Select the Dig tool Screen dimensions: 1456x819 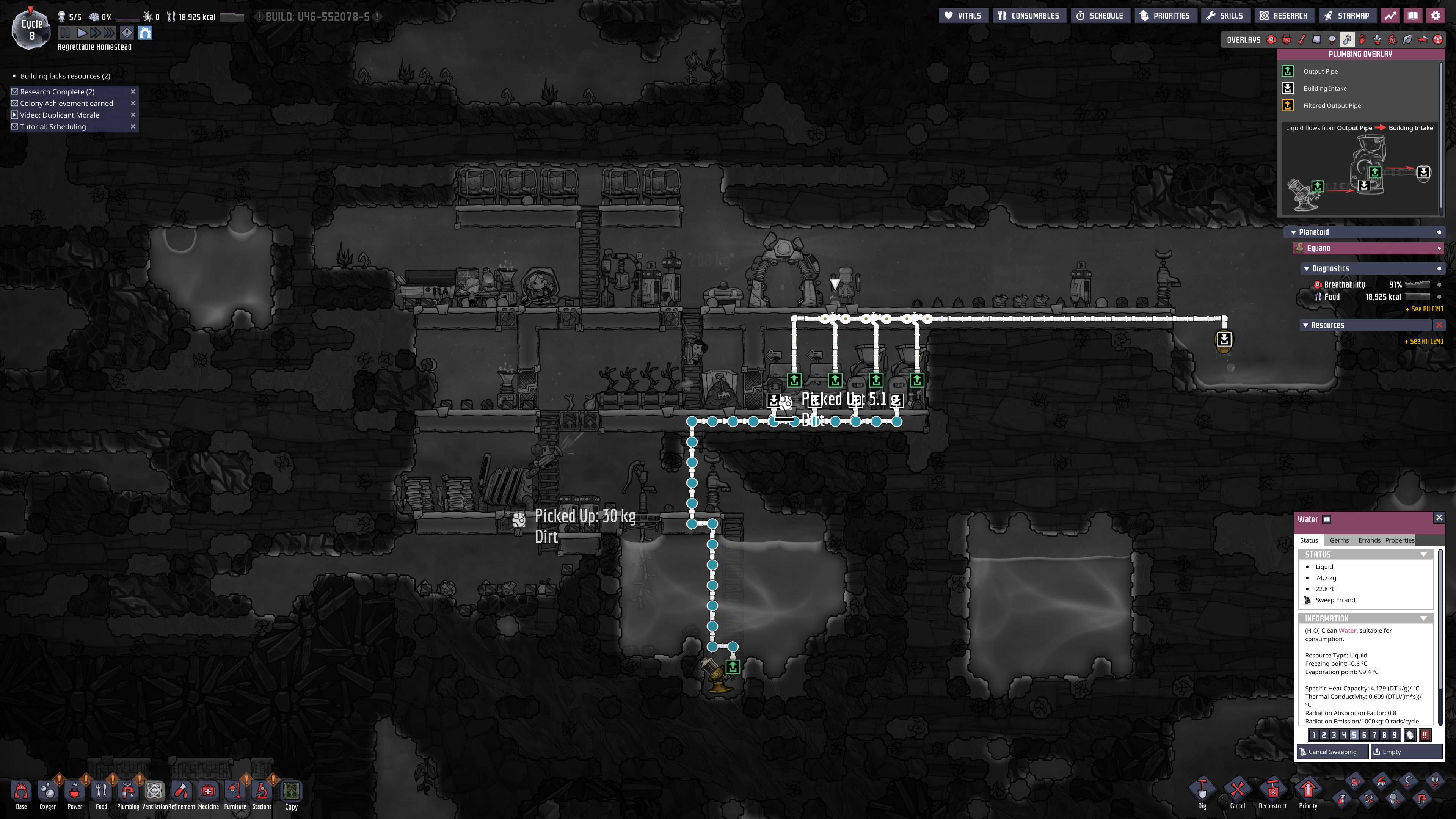1202,792
